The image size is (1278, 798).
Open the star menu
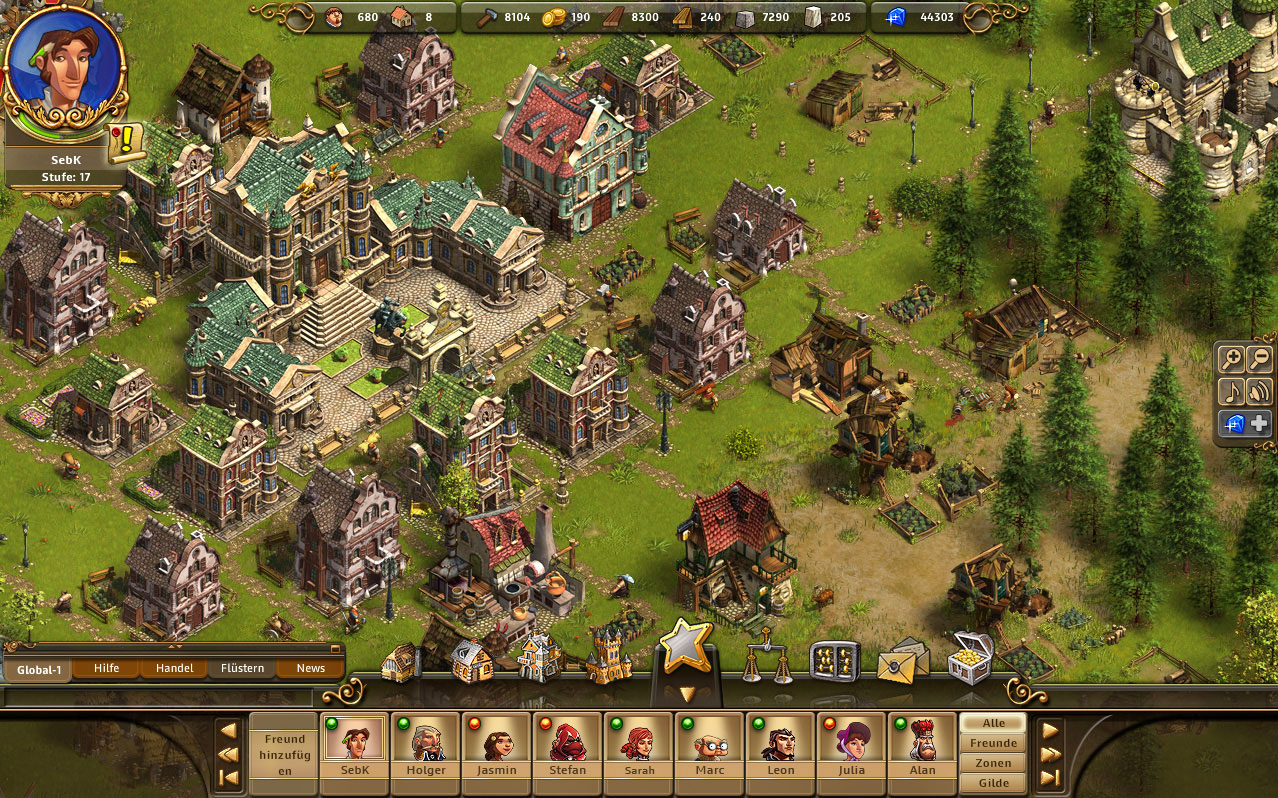pos(685,647)
